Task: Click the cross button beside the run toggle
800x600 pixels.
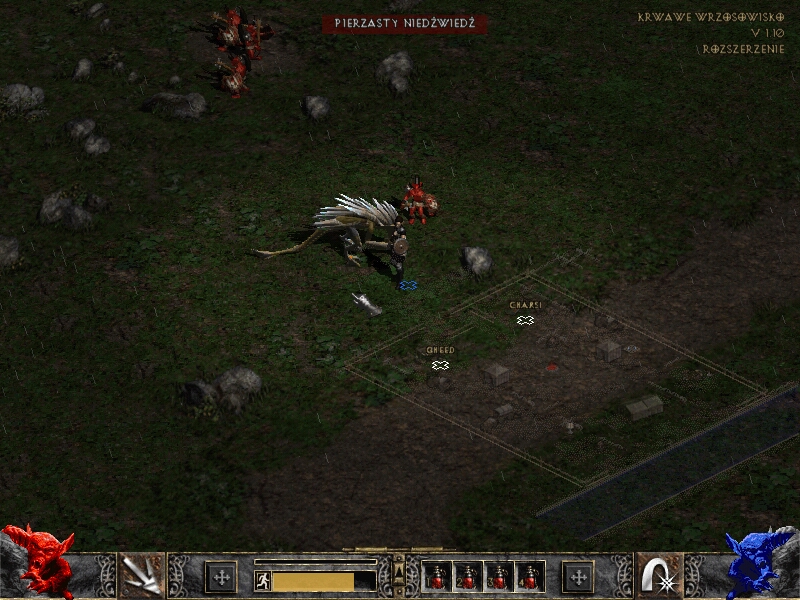Action: 221,577
